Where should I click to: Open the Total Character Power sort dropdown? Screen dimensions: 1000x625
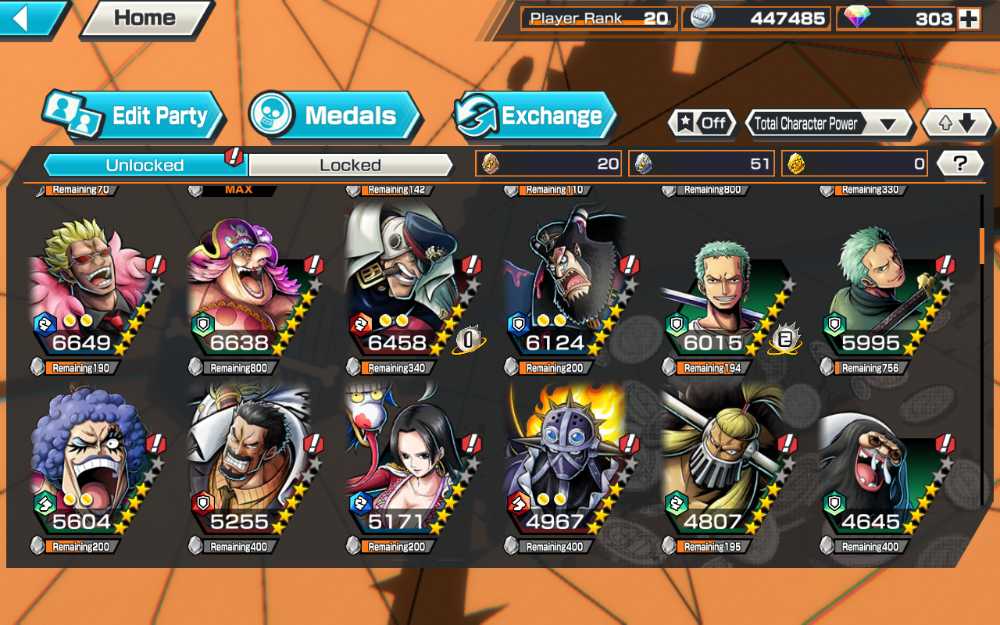[x=829, y=124]
